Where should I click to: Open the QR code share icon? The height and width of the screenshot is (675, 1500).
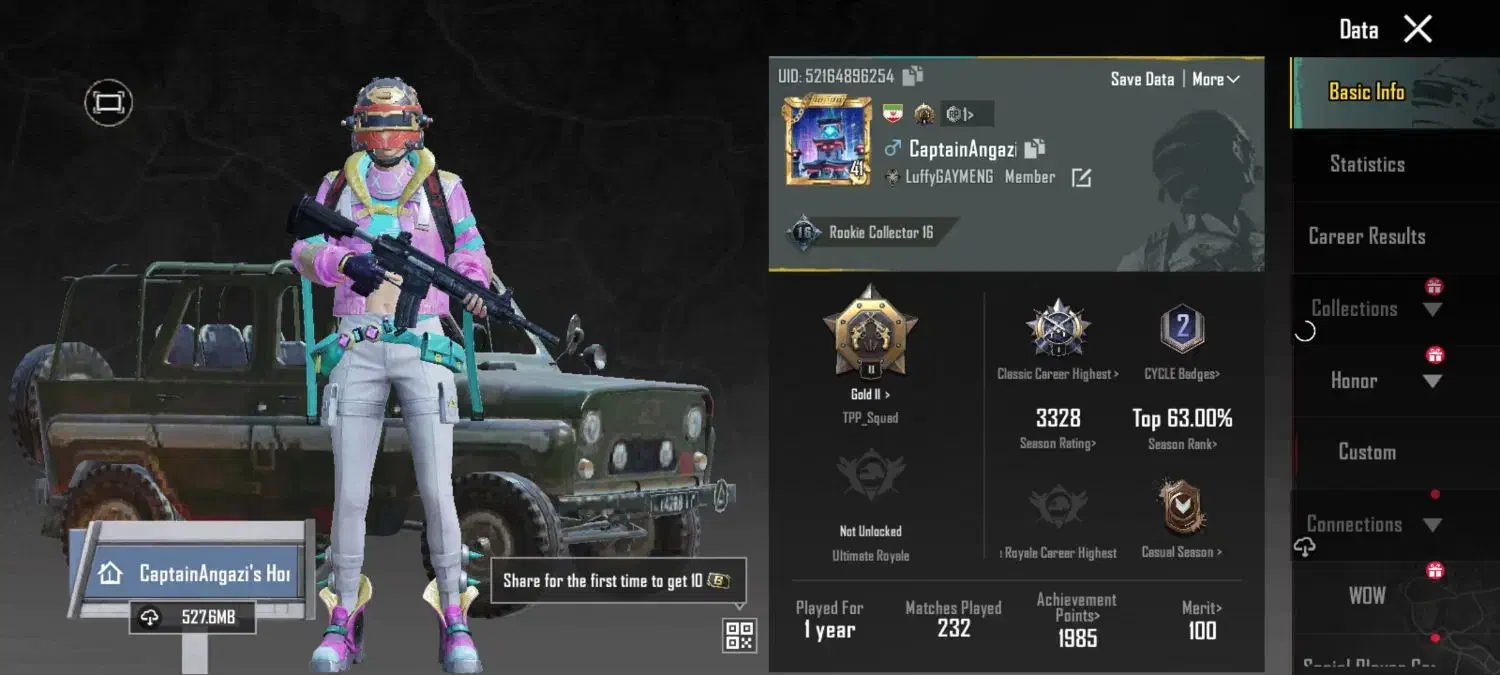click(739, 635)
